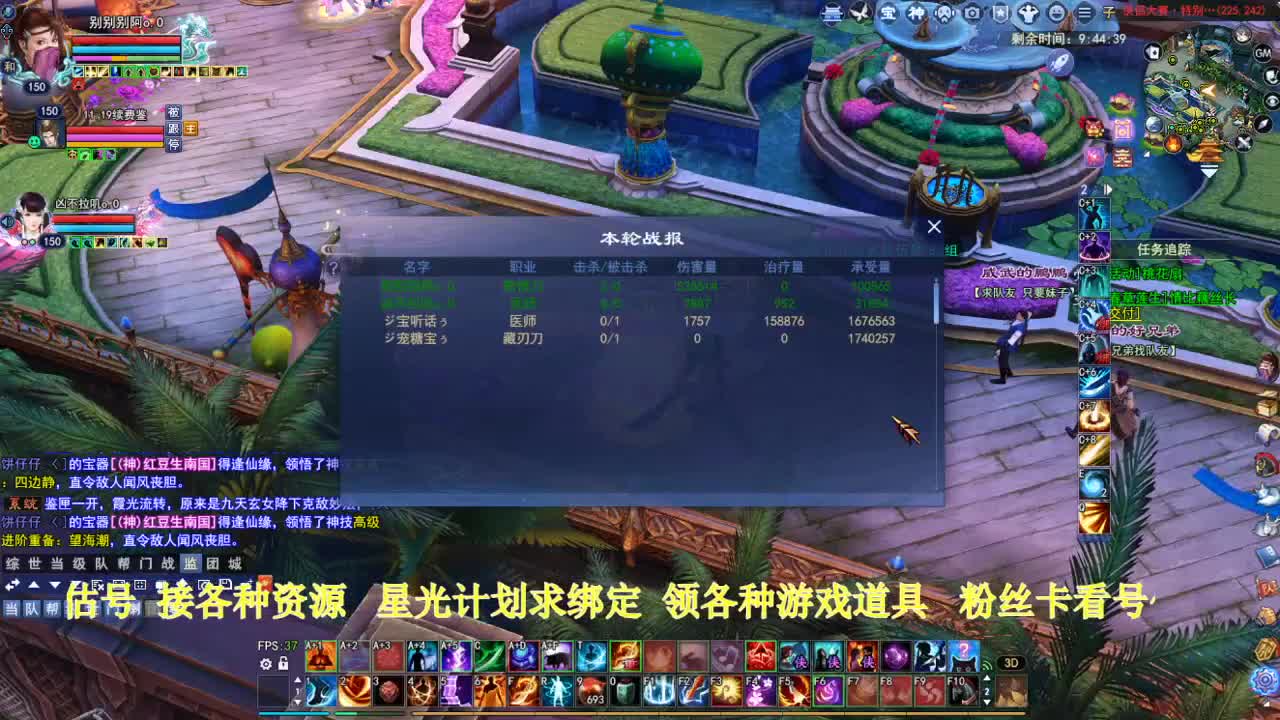
Task: Click the GM button near the minimap
Action: [1262, 53]
